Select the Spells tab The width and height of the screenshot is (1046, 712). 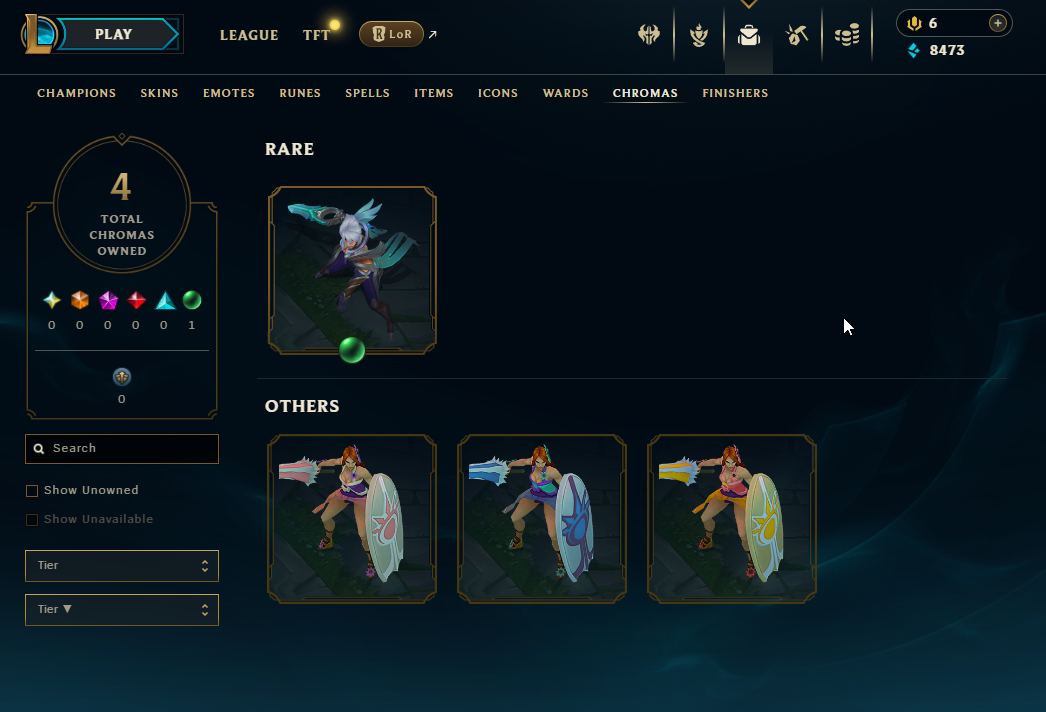(x=367, y=93)
